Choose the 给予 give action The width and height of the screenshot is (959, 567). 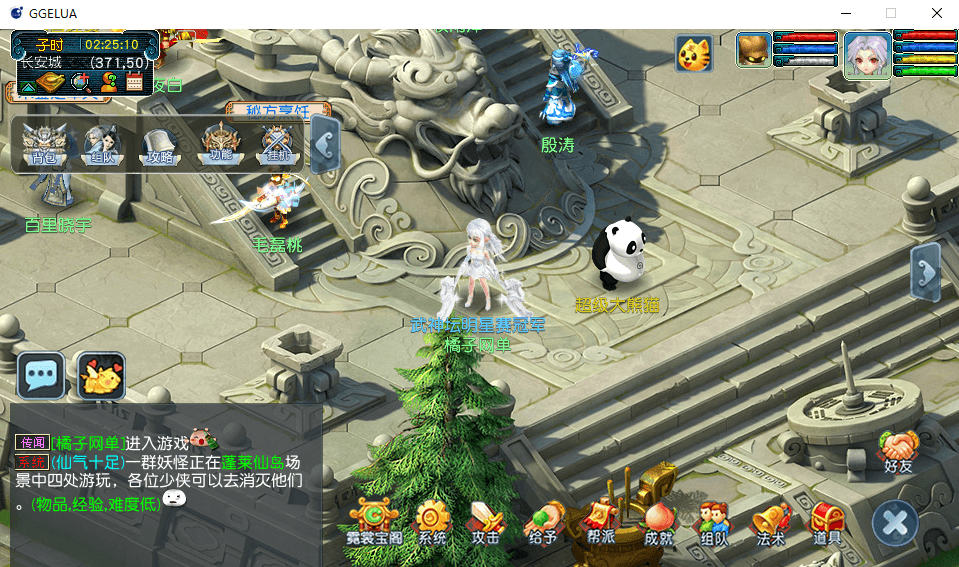pyautogui.click(x=543, y=521)
